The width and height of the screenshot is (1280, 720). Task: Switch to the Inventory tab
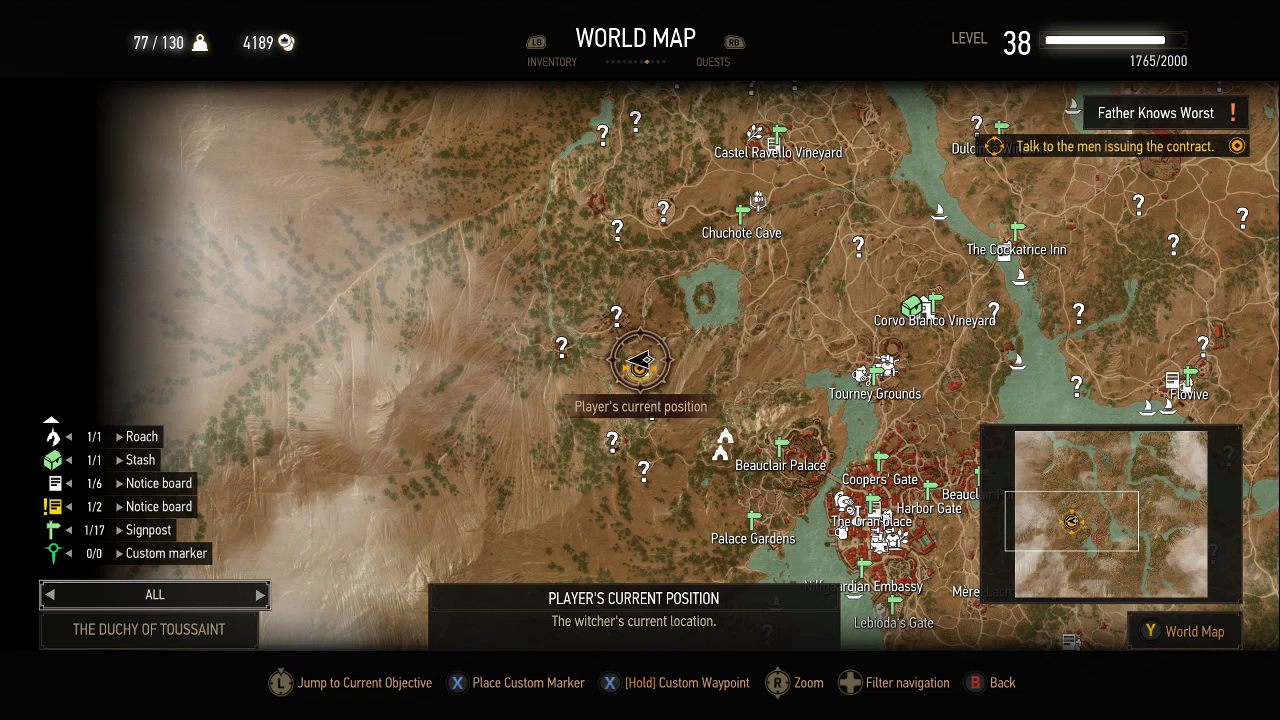[x=551, y=61]
